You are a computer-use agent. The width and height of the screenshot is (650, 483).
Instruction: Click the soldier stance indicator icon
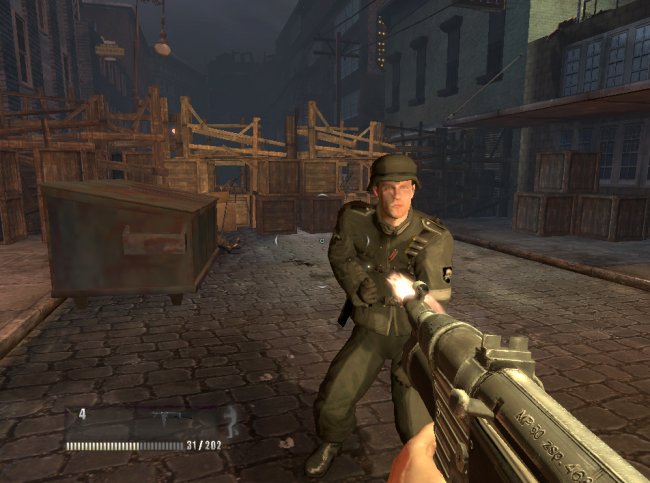coord(229,420)
